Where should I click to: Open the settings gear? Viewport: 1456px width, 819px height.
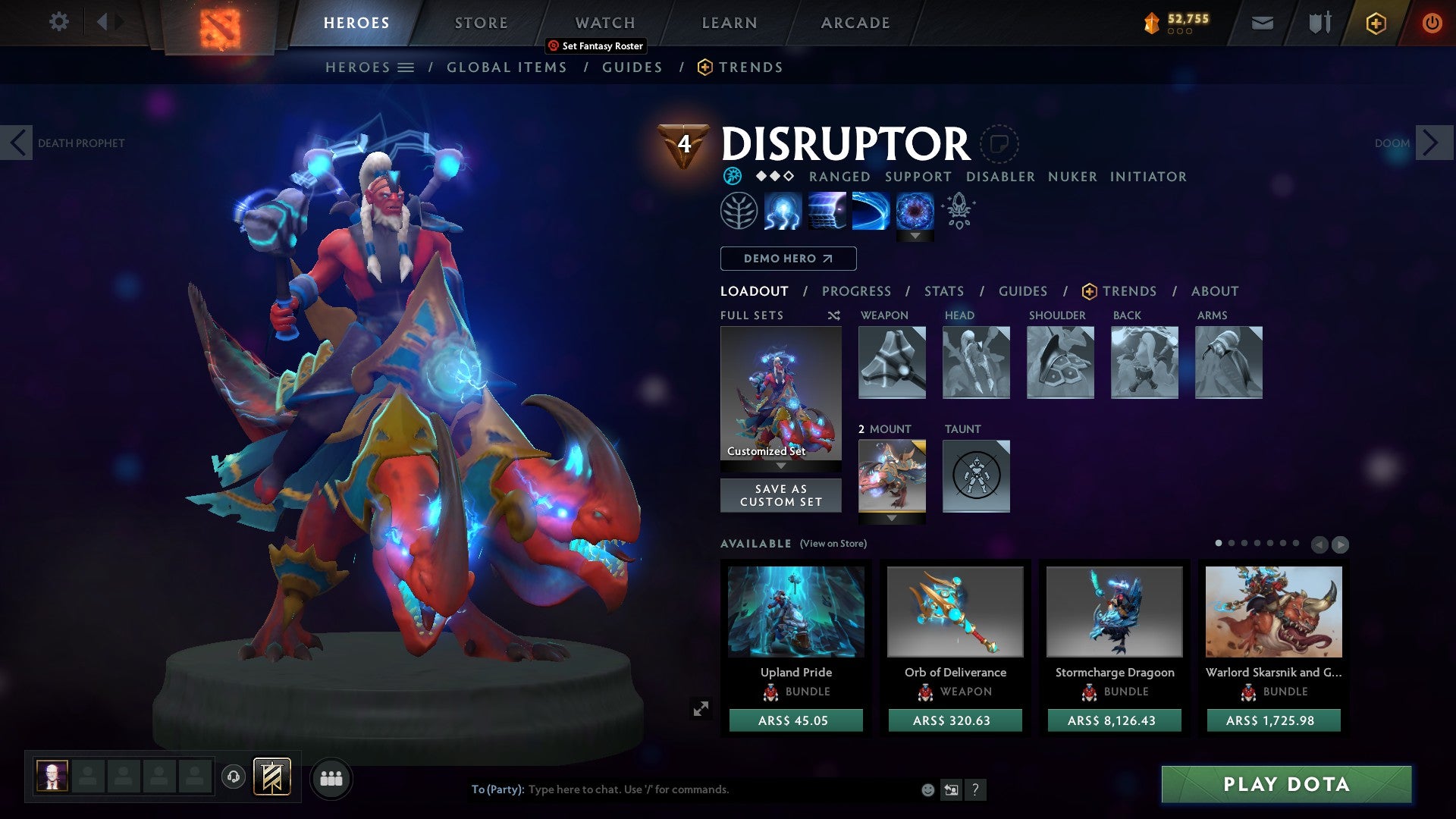click(x=58, y=22)
